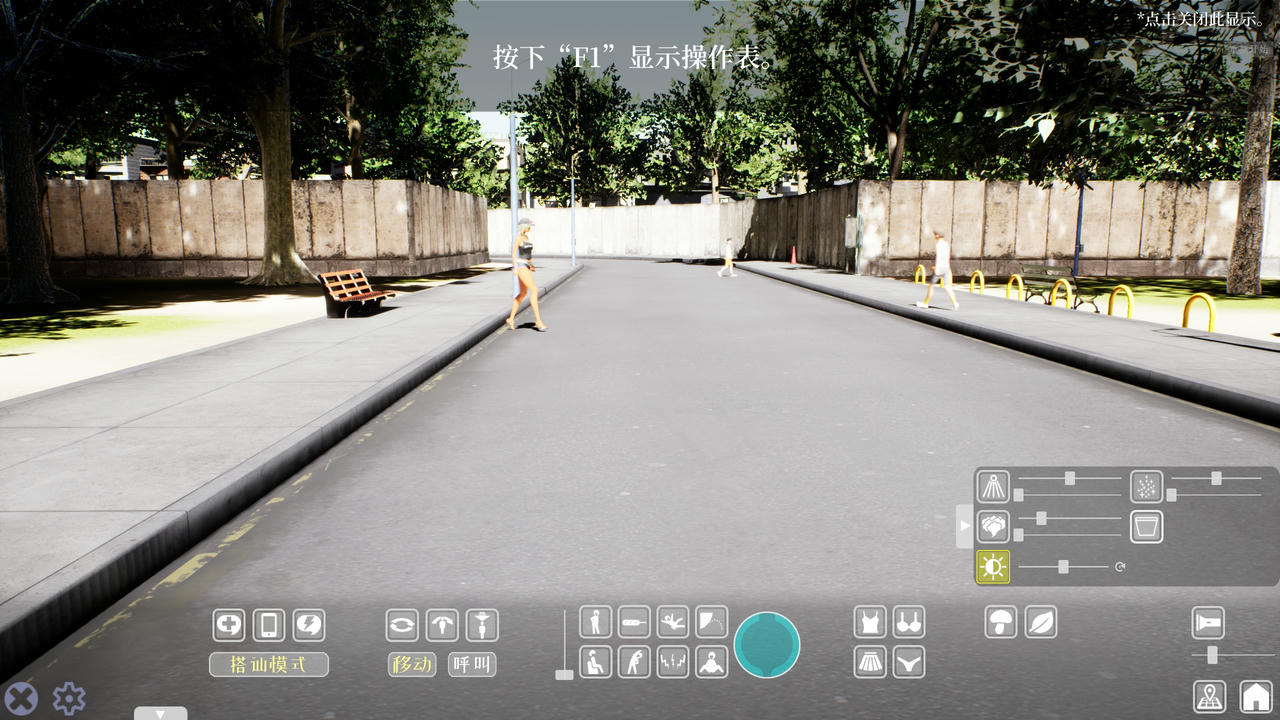Select the sitting pose icon
Image resolution: width=1280 pixels, height=720 pixels.
pos(595,661)
